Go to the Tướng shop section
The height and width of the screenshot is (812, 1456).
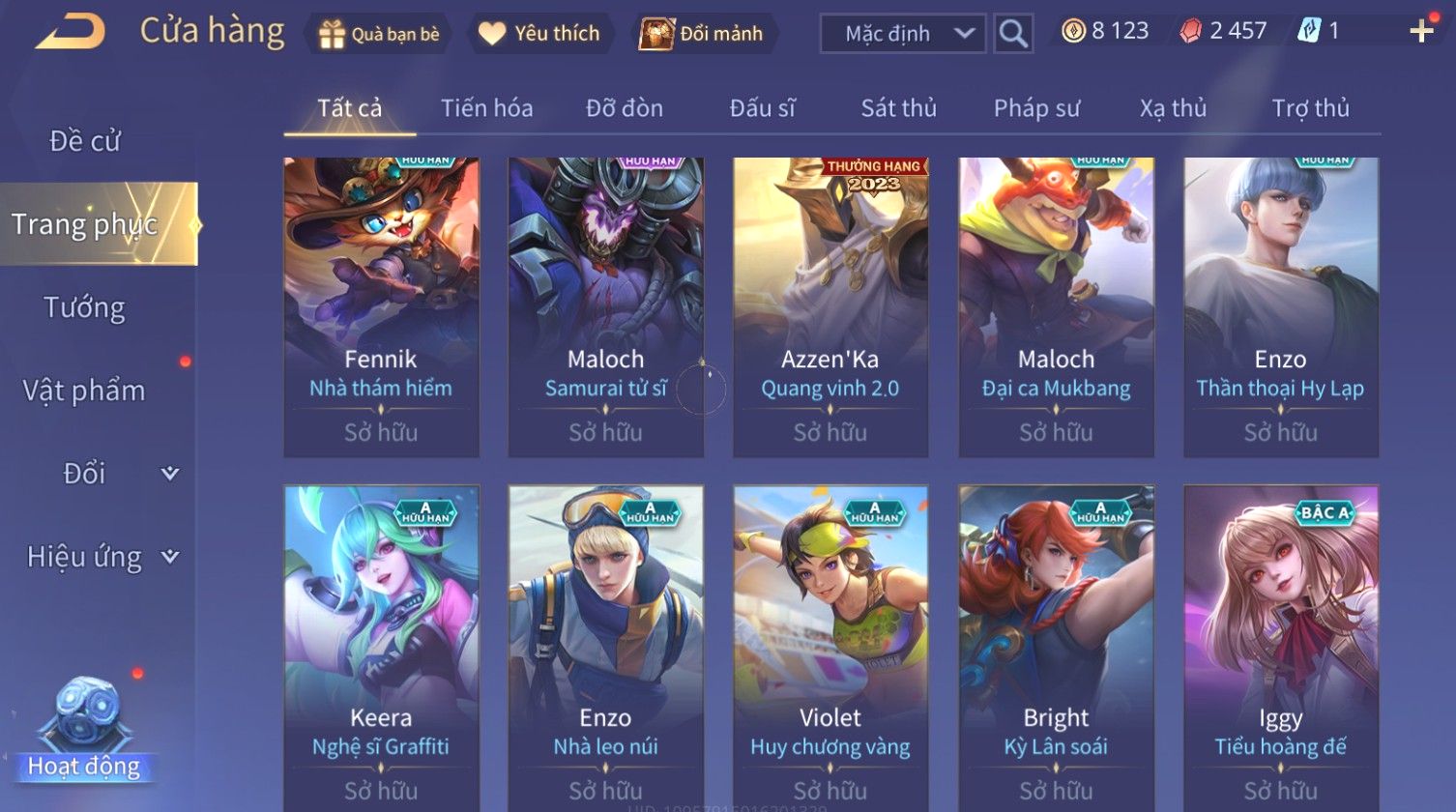click(x=85, y=307)
